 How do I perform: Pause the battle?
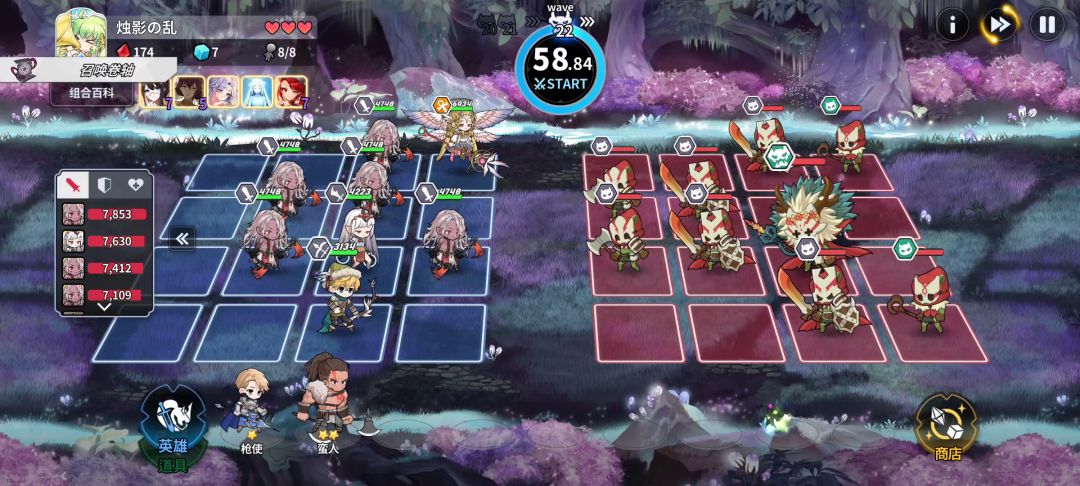click(x=1046, y=24)
